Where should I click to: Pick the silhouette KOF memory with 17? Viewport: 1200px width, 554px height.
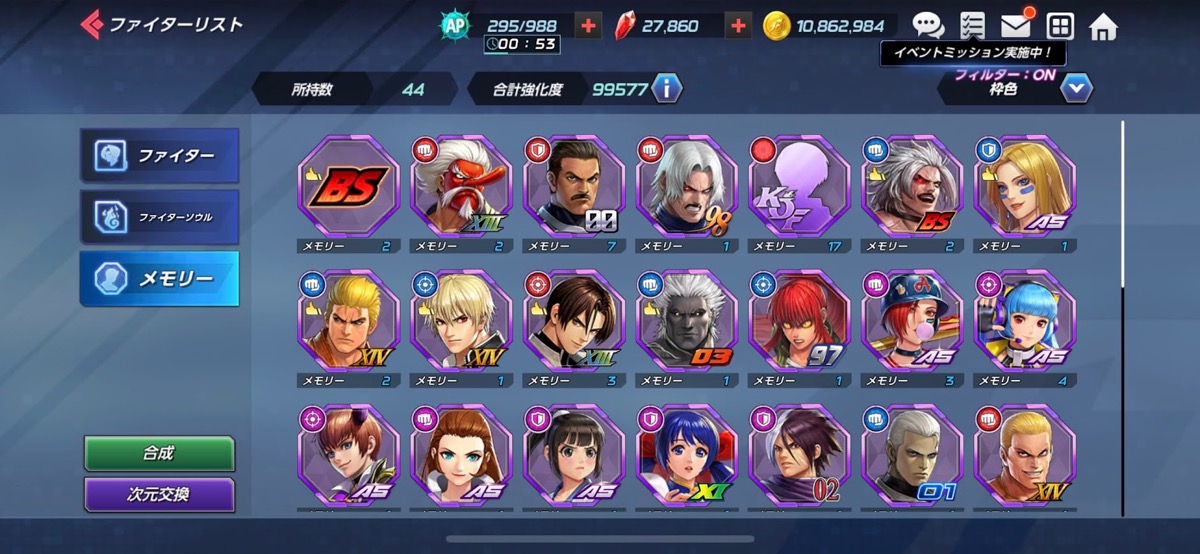(x=799, y=187)
